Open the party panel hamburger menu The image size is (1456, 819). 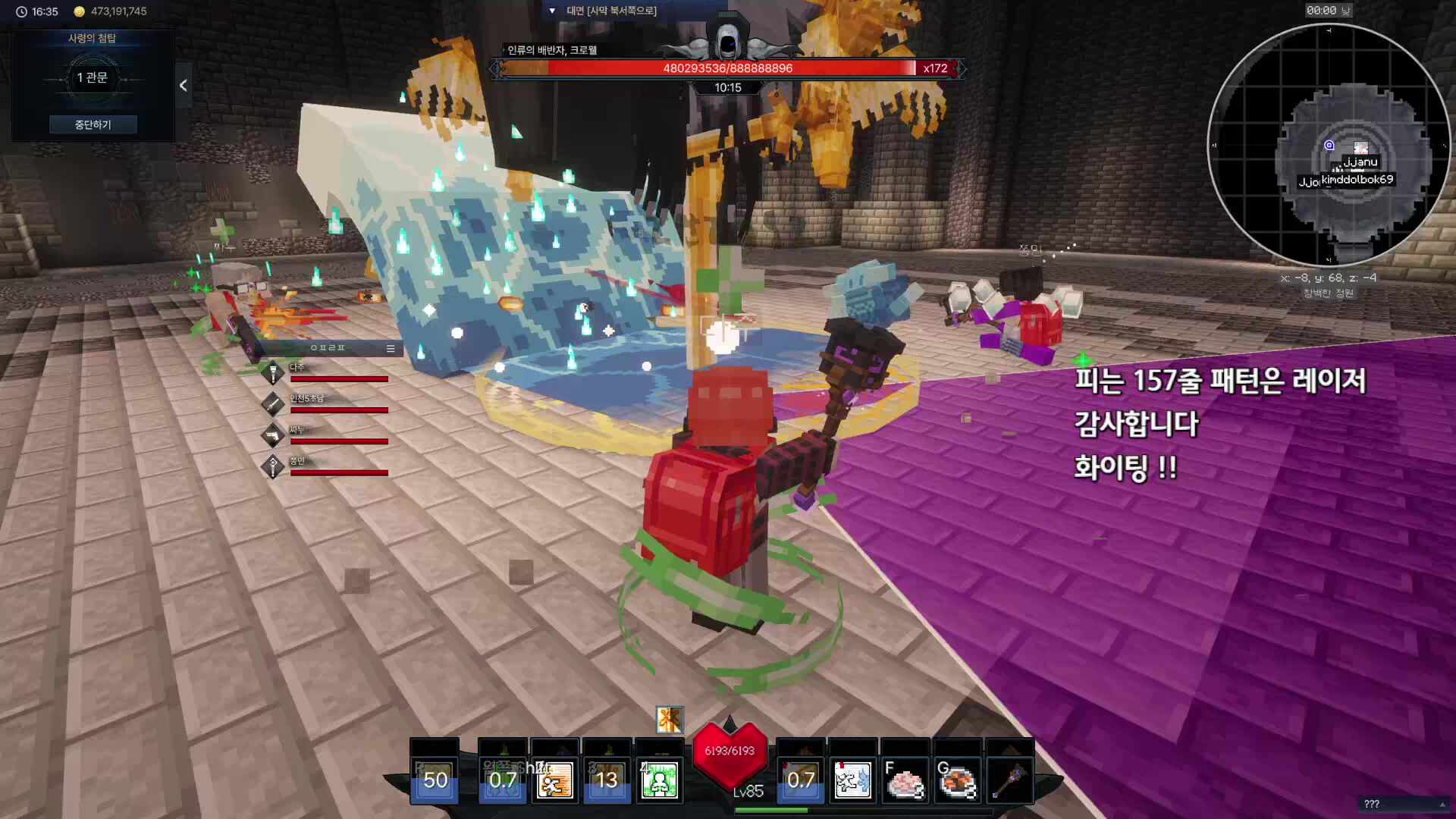[x=391, y=348]
